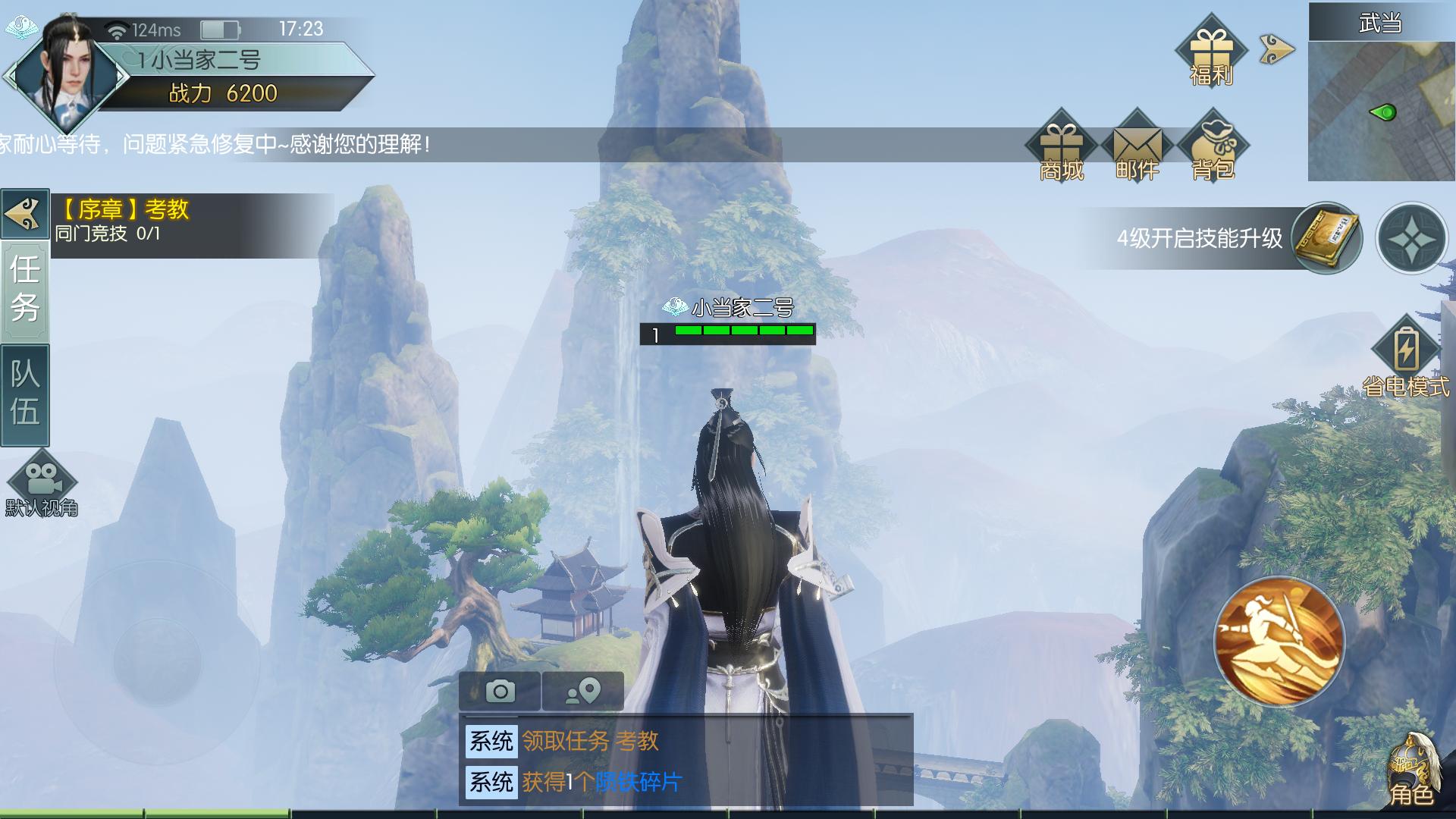Tap the location sharing pin button

[583, 691]
